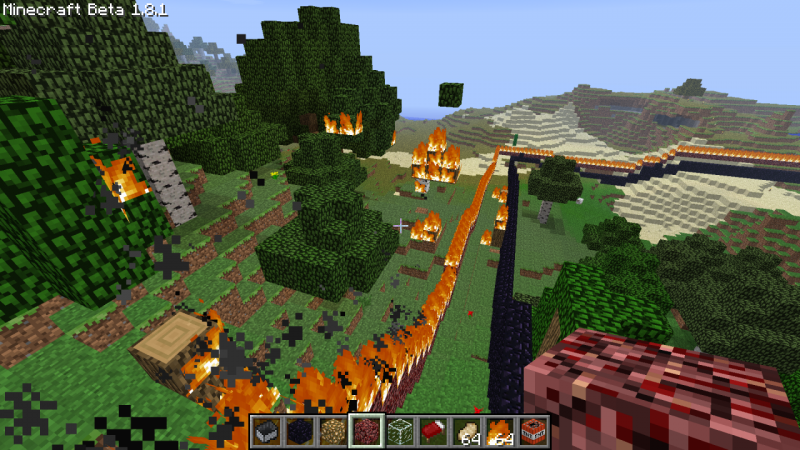Select the fire stack hotbar slot
The width and height of the screenshot is (800, 450).
[x=498, y=431]
